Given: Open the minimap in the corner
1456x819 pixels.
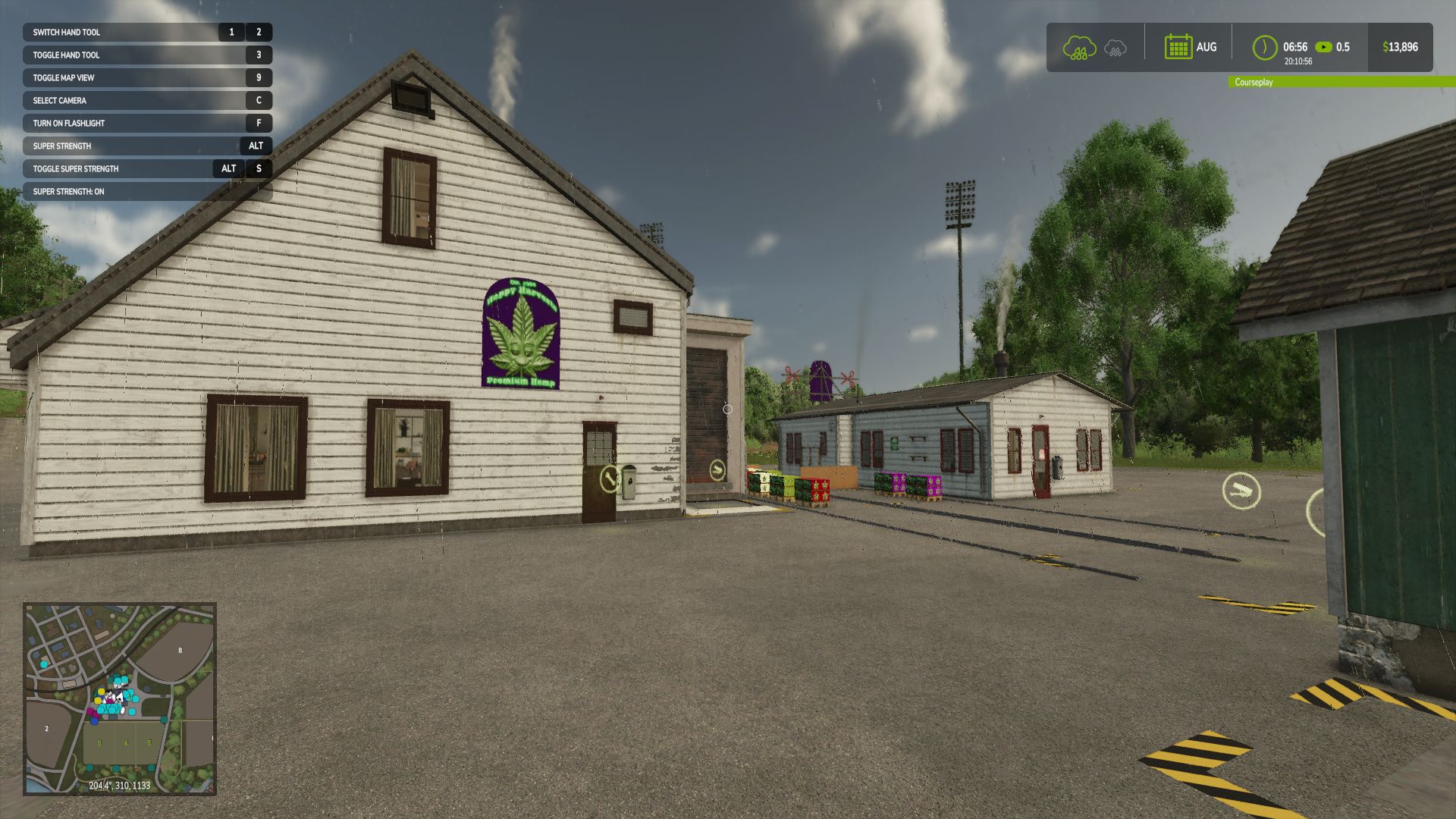Looking at the screenshot, I should [x=120, y=698].
